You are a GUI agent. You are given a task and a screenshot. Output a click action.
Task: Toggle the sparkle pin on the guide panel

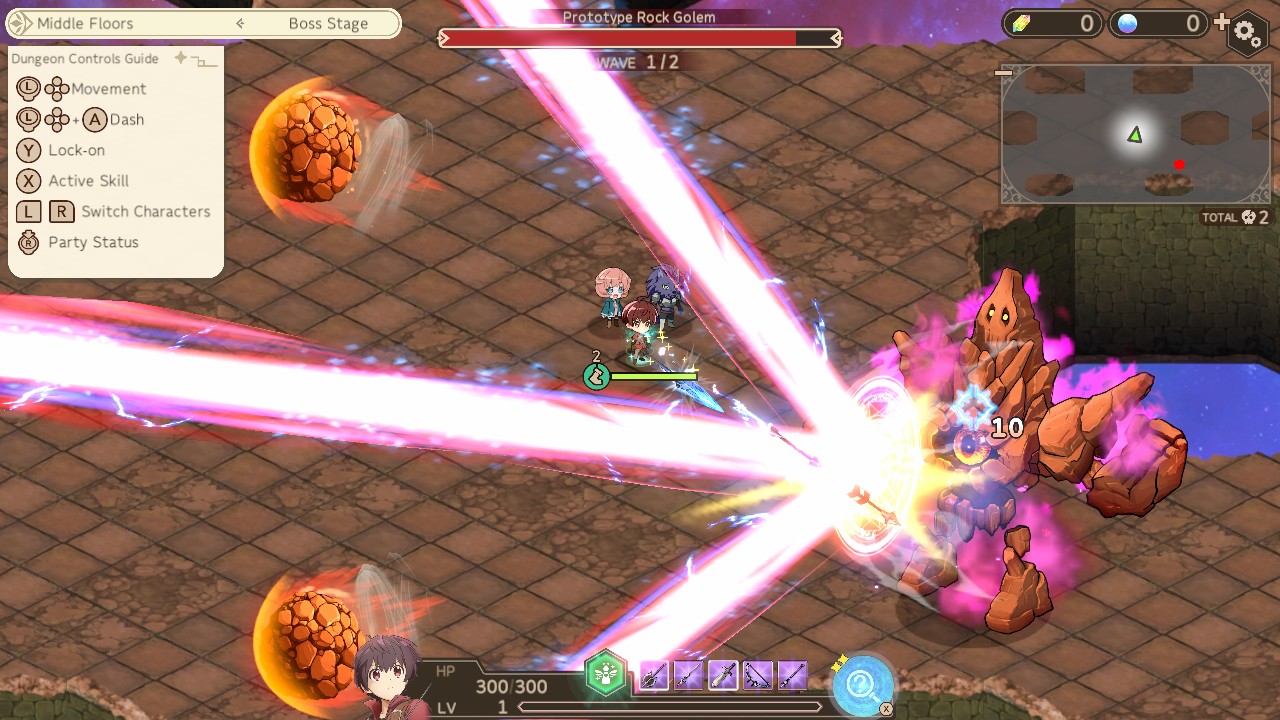pyautogui.click(x=180, y=58)
